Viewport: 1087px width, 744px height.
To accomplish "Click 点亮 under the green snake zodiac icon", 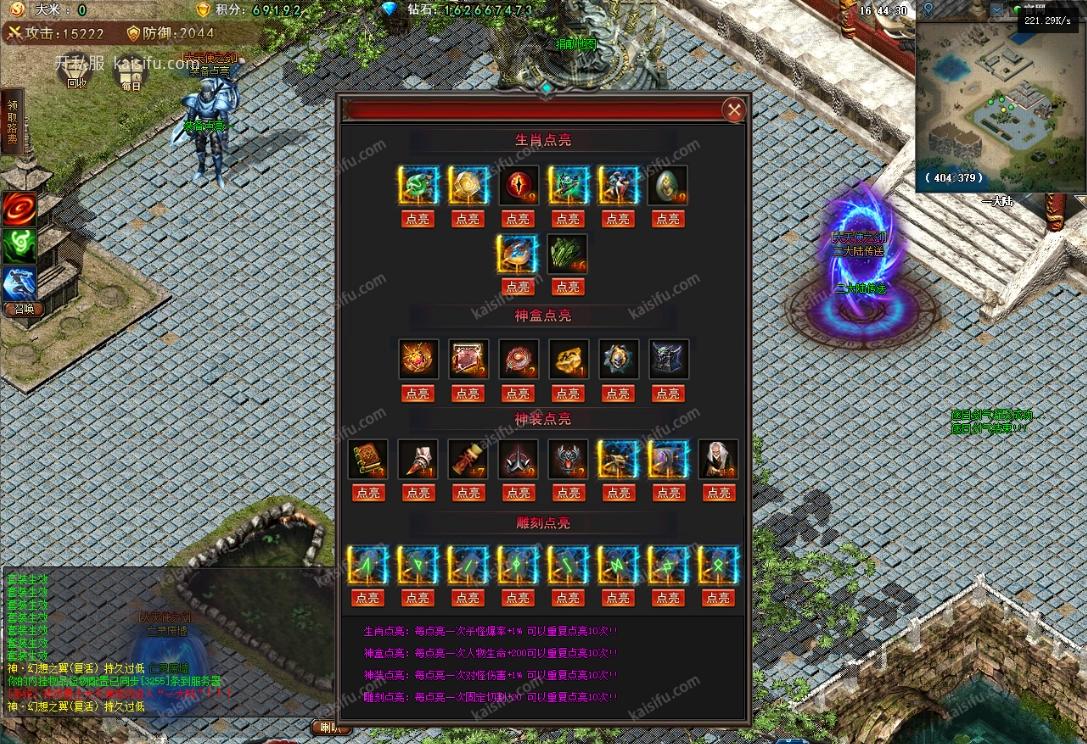I will [x=417, y=219].
